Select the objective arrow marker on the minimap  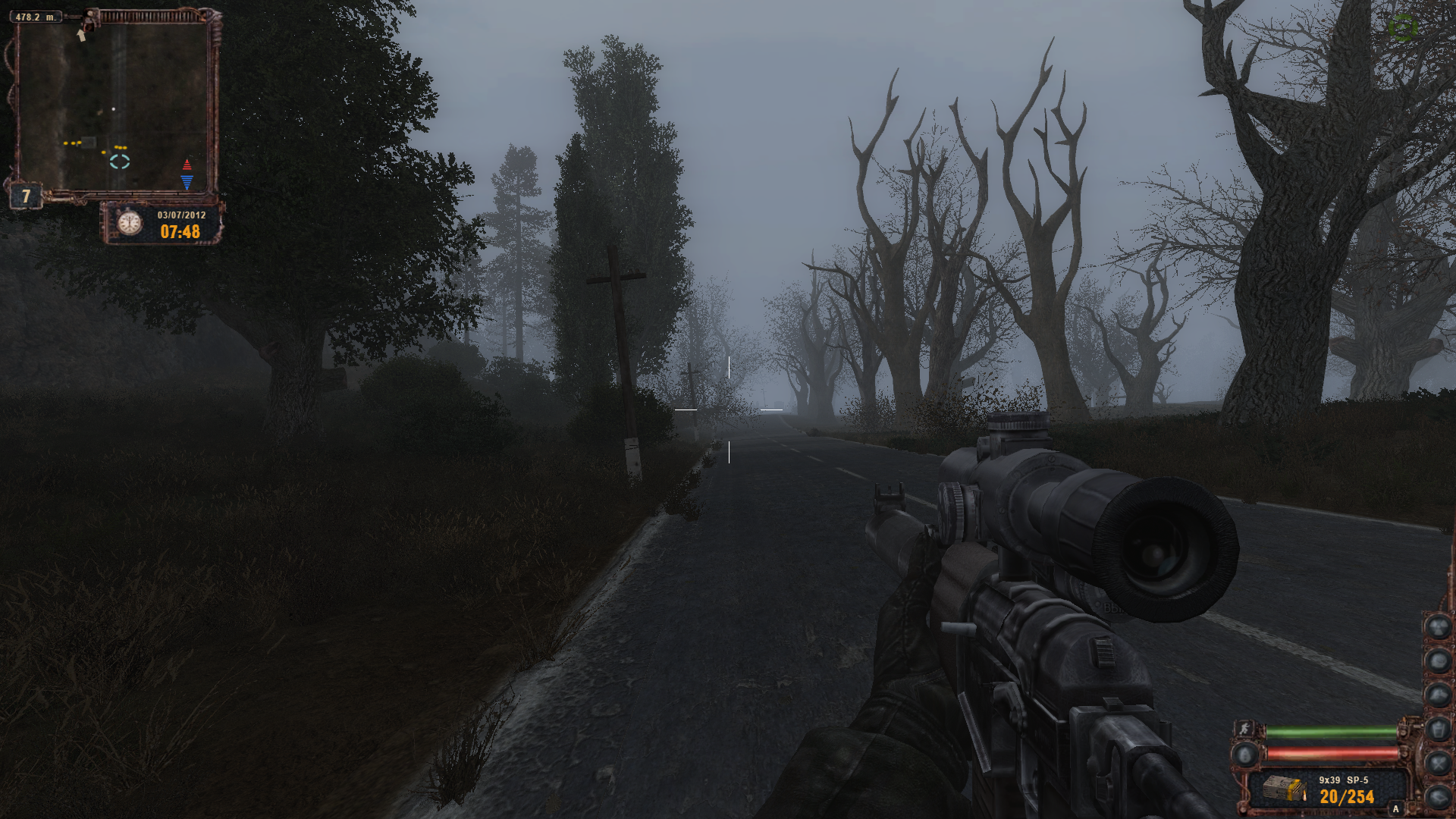pos(81,35)
